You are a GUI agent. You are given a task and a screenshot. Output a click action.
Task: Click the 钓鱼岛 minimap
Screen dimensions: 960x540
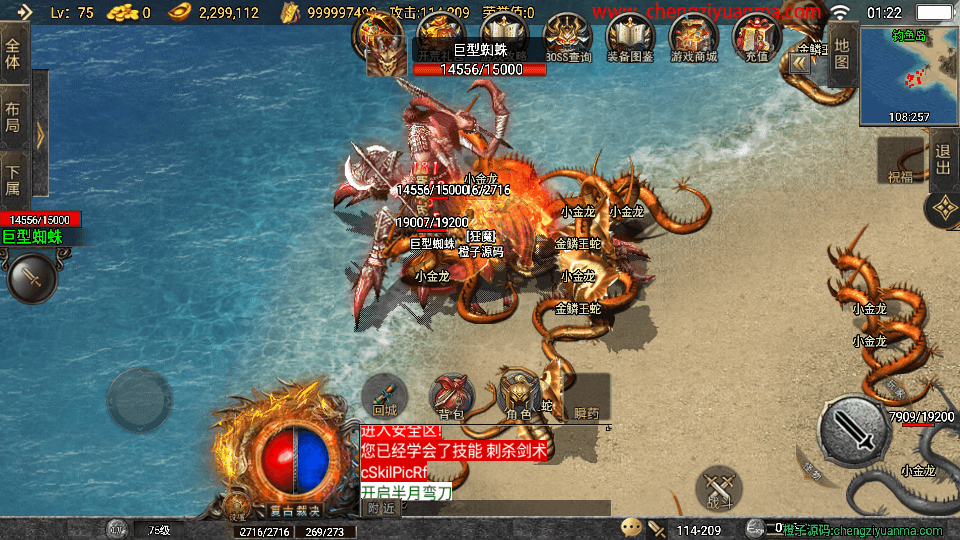[x=909, y=75]
